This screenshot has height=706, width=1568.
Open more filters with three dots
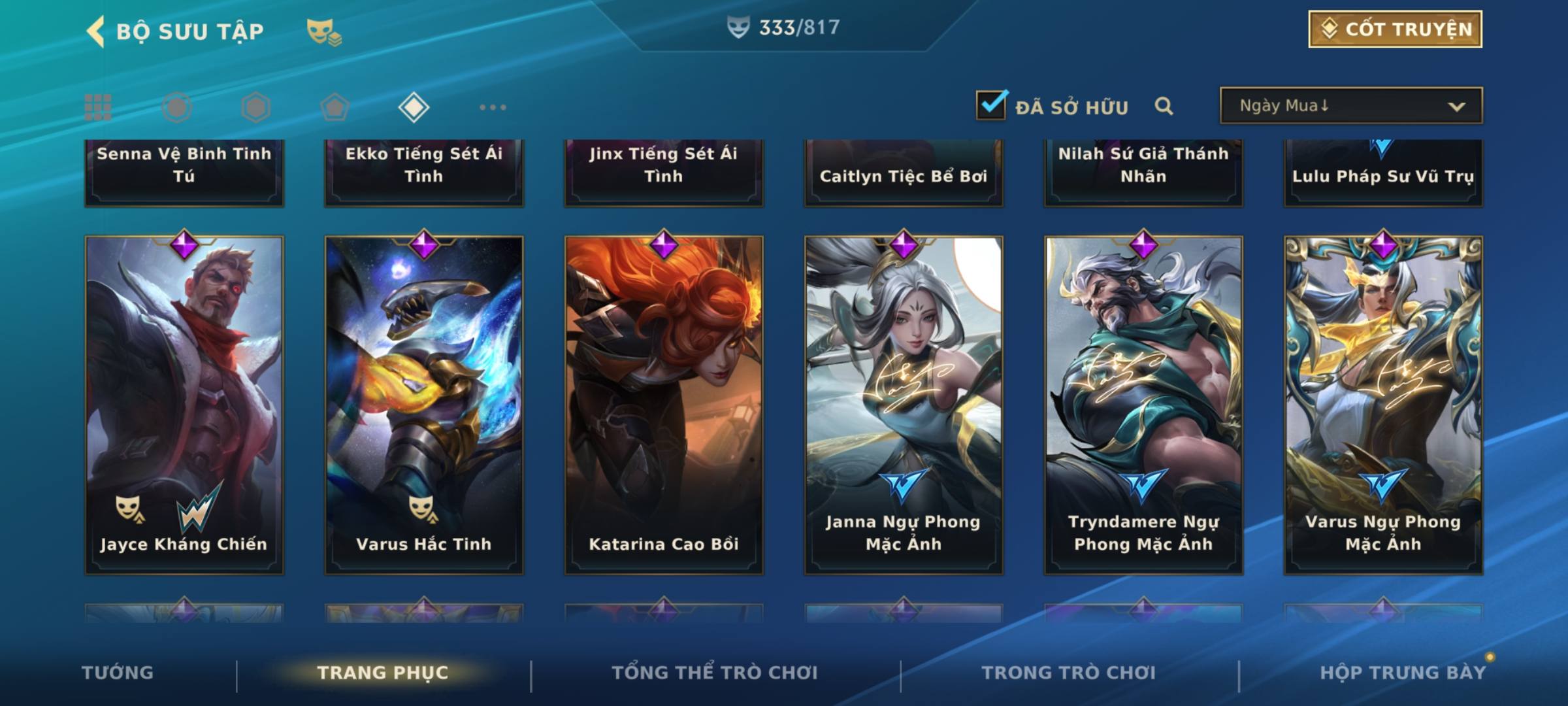(x=493, y=107)
